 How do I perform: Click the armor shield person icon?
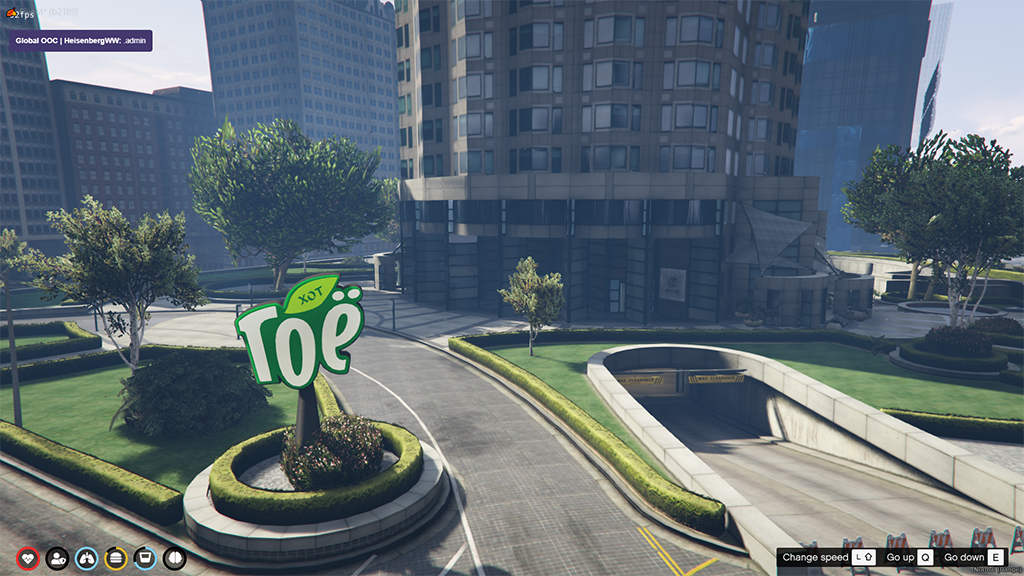[57, 558]
